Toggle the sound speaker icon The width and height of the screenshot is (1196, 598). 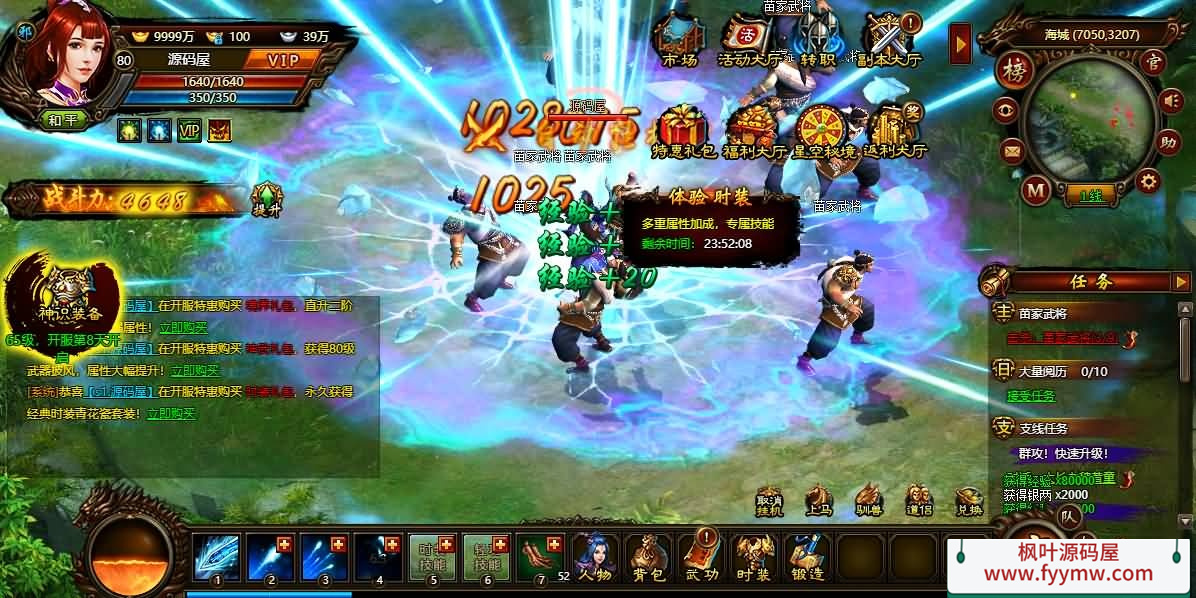(x=1170, y=100)
